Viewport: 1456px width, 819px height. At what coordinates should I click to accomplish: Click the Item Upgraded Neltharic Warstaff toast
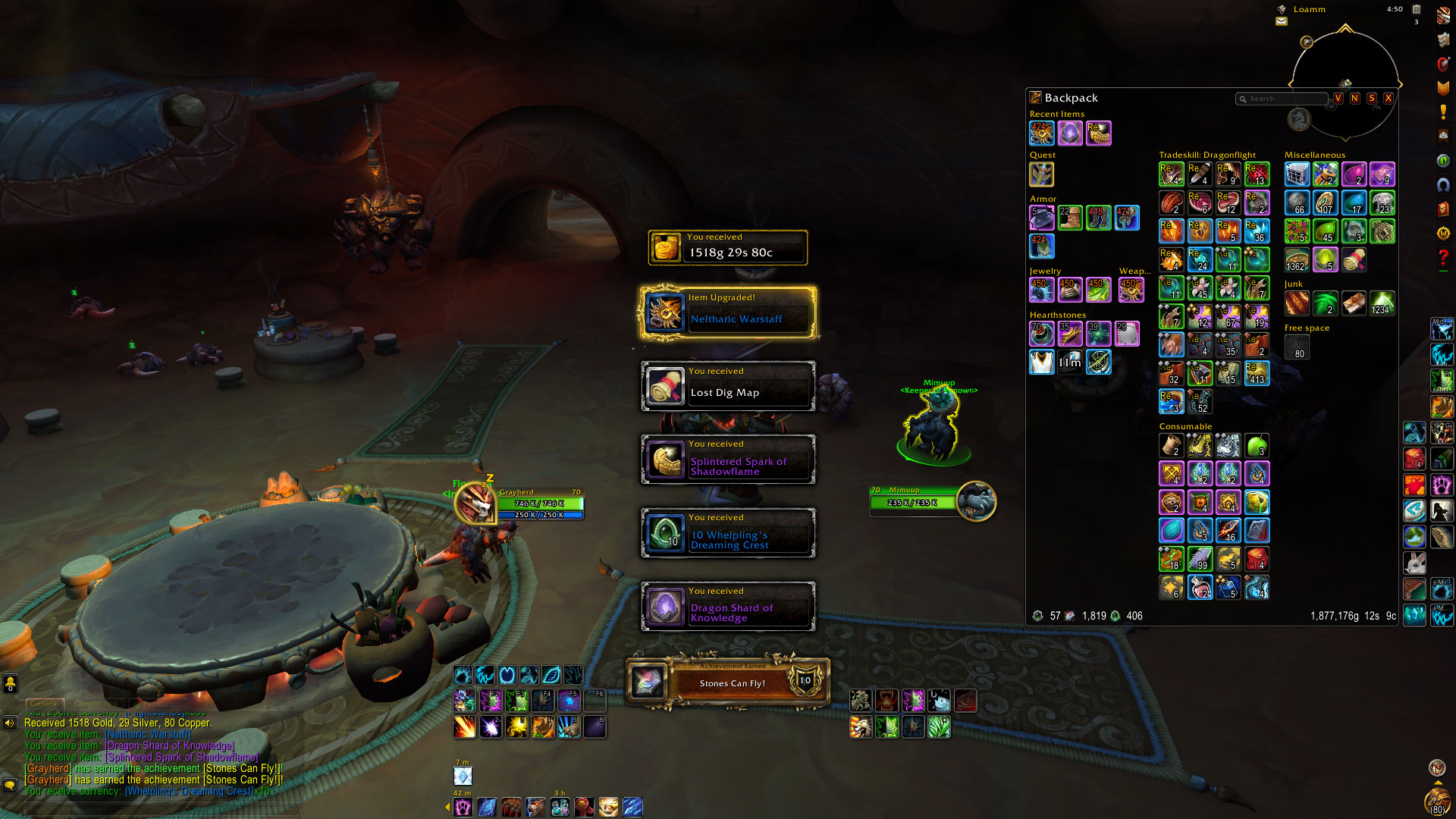728,312
